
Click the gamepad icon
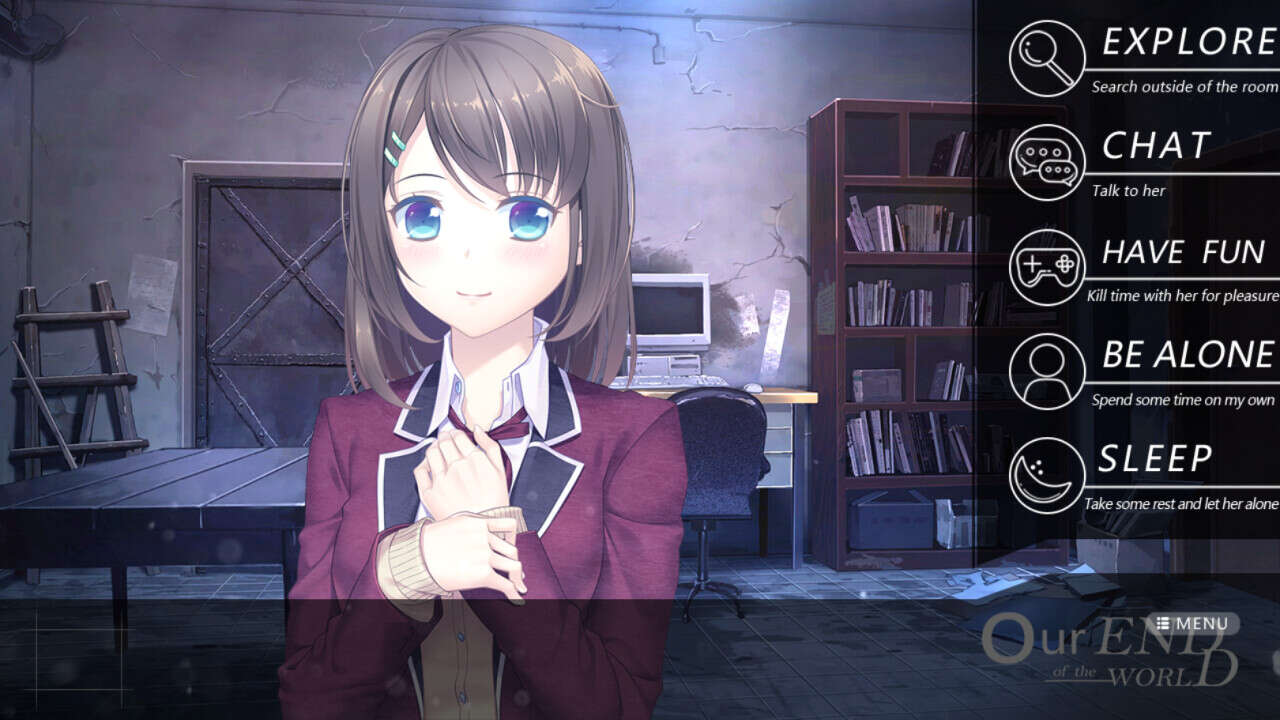pyautogui.click(x=1047, y=267)
